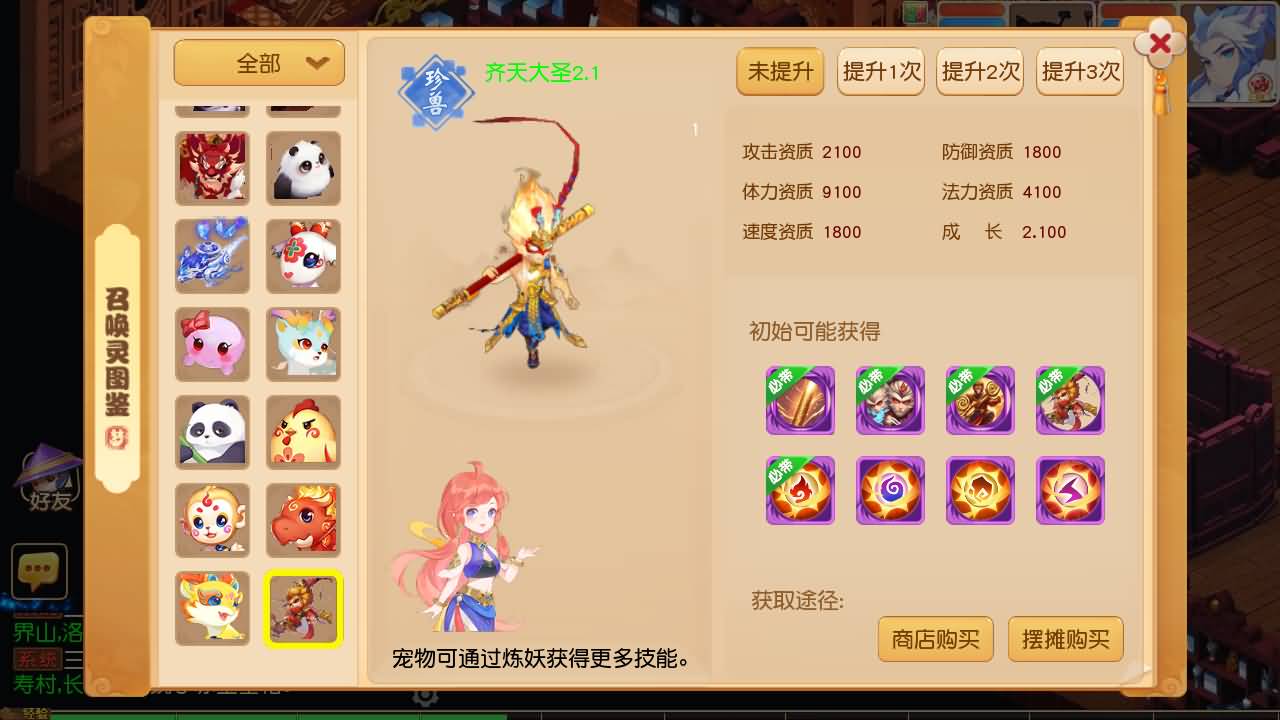Screen dimensions: 1280x720
Task: Switch to the 提升1次 tab
Action: [x=879, y=71]
